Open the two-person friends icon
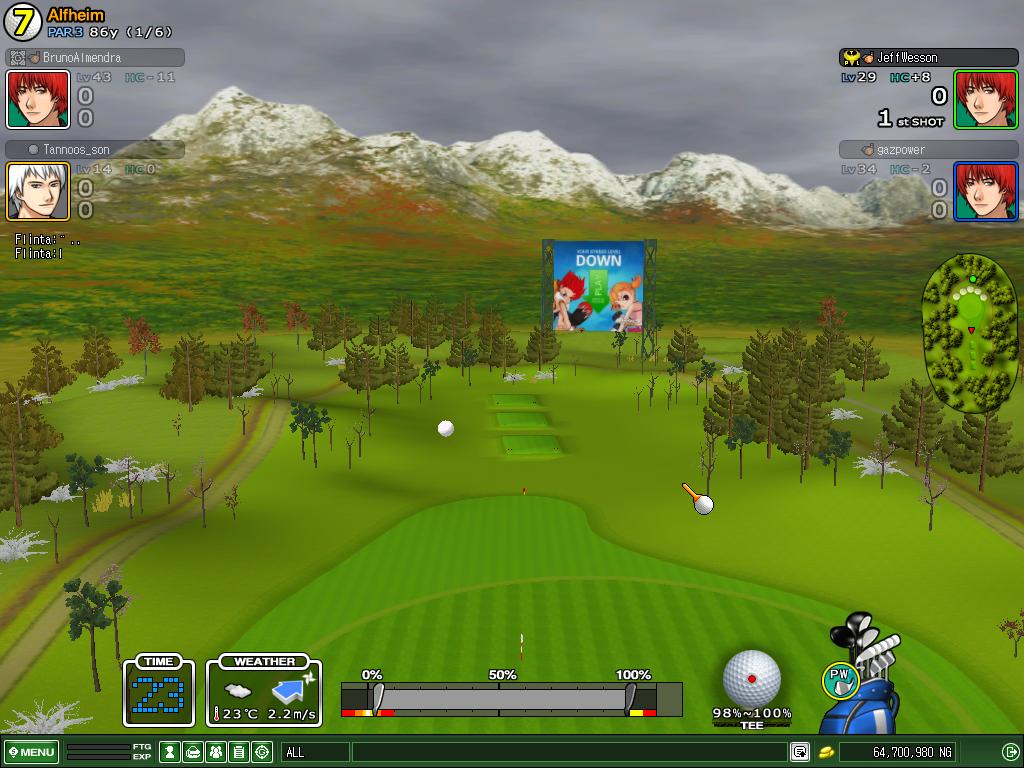 coord(216,752)
